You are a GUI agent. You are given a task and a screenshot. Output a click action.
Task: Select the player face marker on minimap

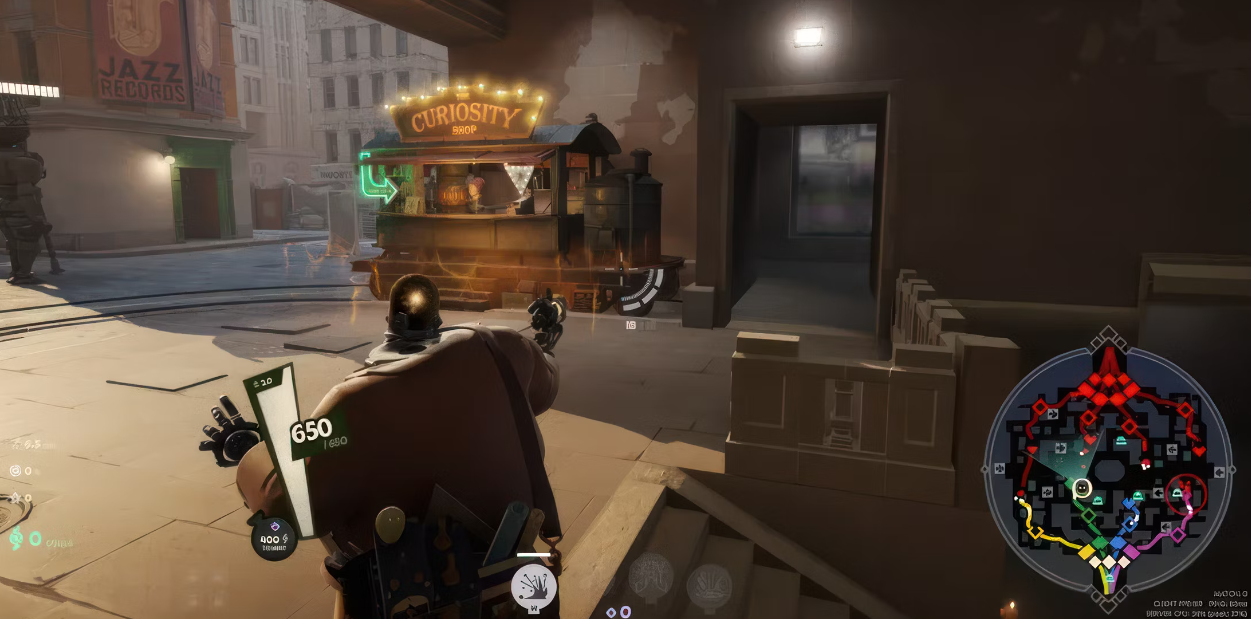1081,488
